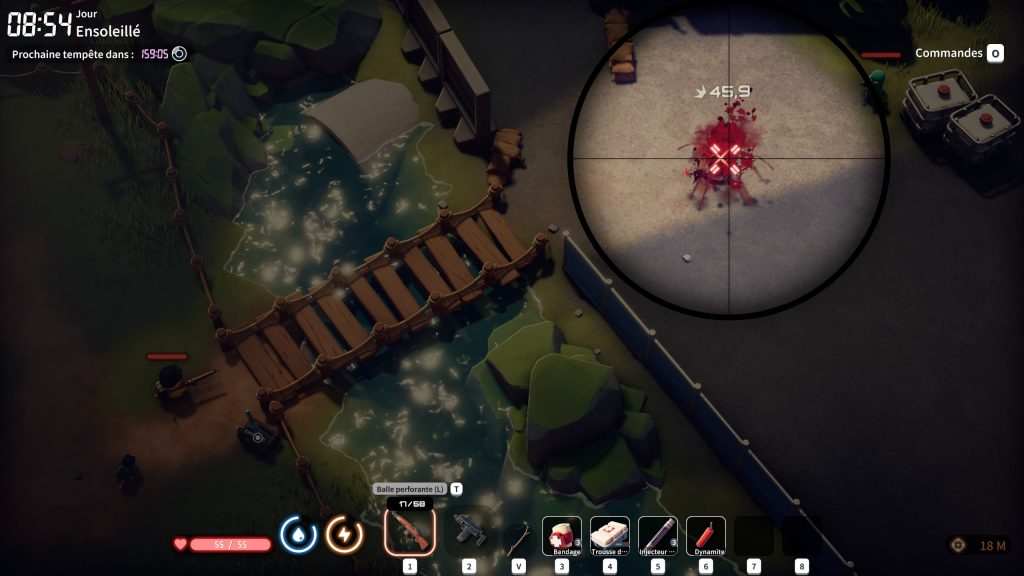The image size is (1024, 576).
Task: Select the Dynamite slot
Action: coord(706,536)
